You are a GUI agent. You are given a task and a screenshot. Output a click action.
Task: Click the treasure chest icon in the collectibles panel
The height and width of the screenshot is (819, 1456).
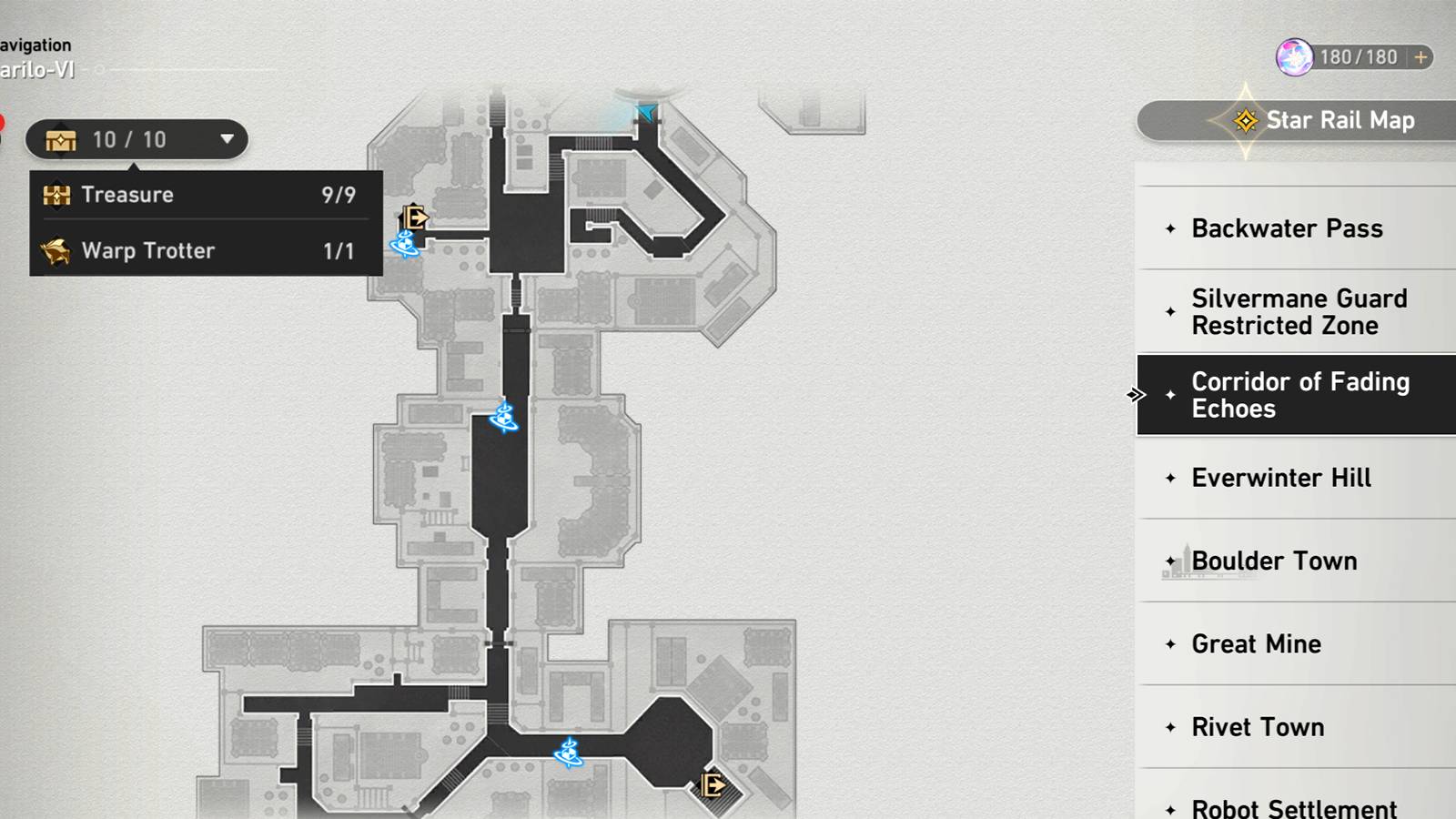point(56,194)
